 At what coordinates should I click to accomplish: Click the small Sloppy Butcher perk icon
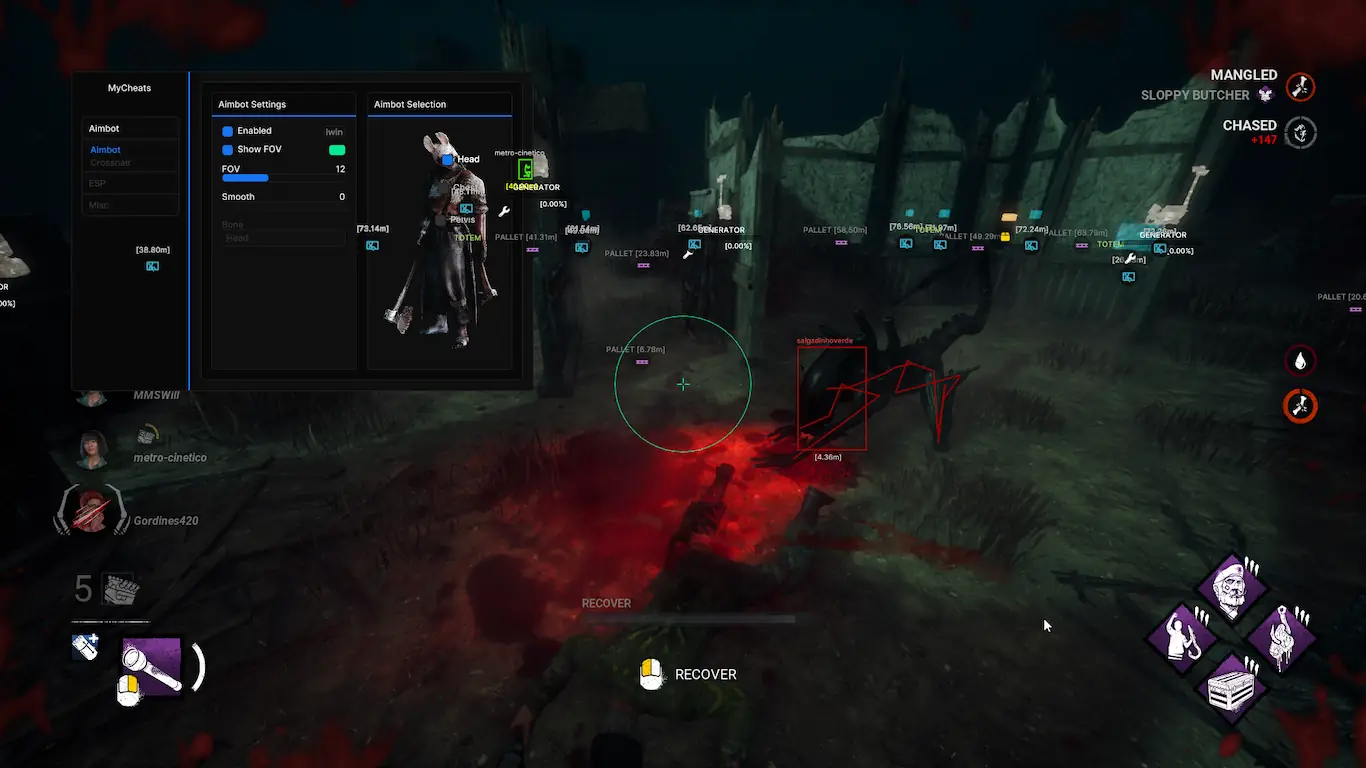tap(1265, 95)
